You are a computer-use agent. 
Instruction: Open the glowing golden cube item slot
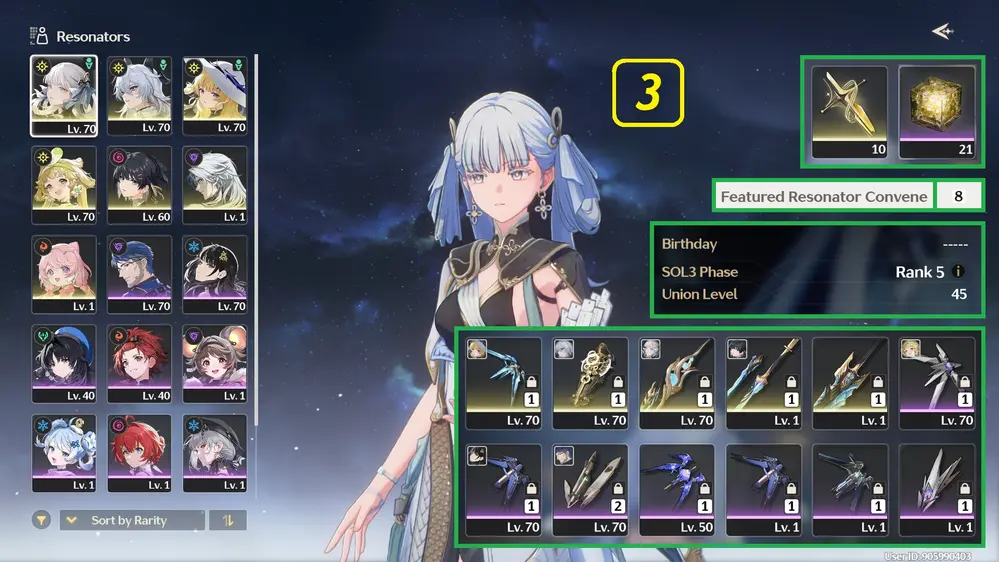click(937, 112)
